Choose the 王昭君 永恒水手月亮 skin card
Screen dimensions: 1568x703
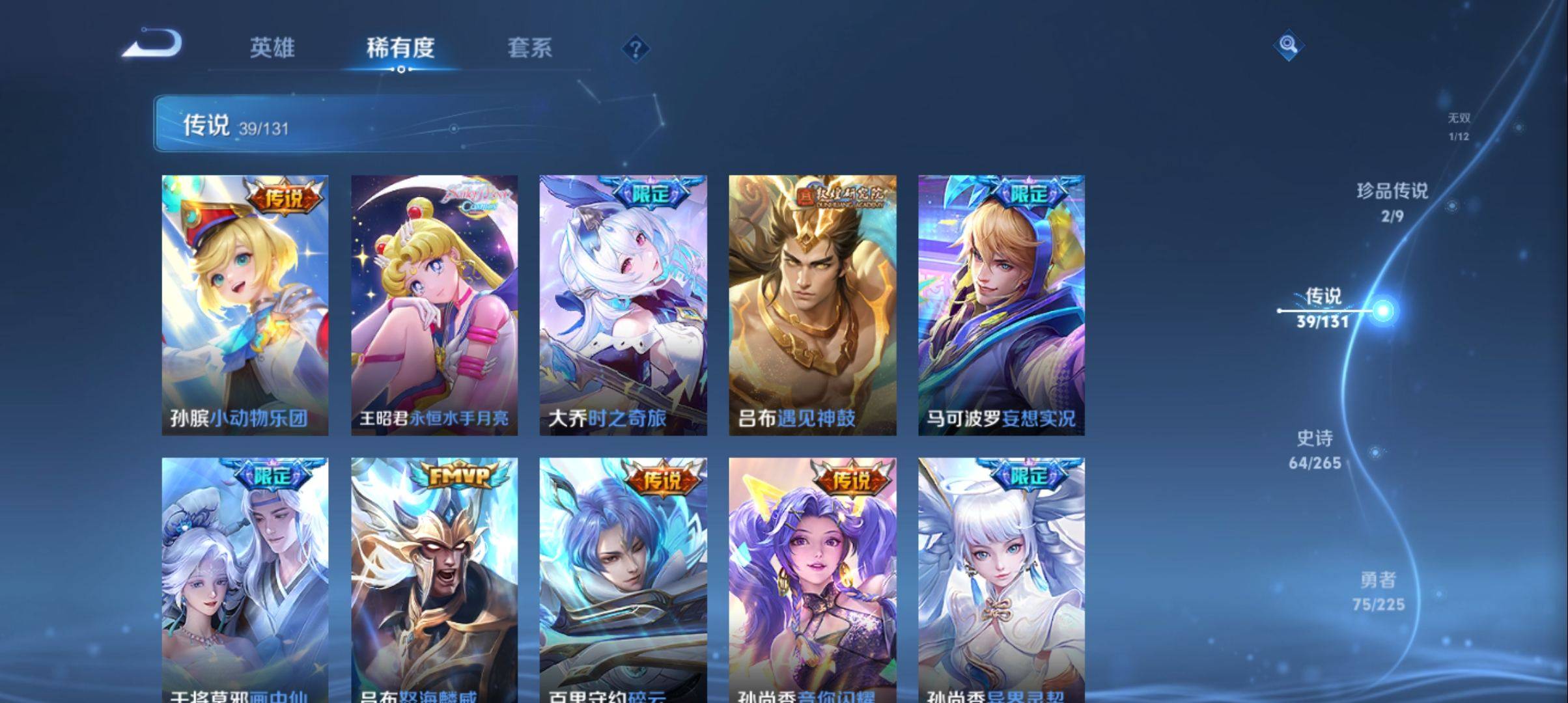pos(434,305)
